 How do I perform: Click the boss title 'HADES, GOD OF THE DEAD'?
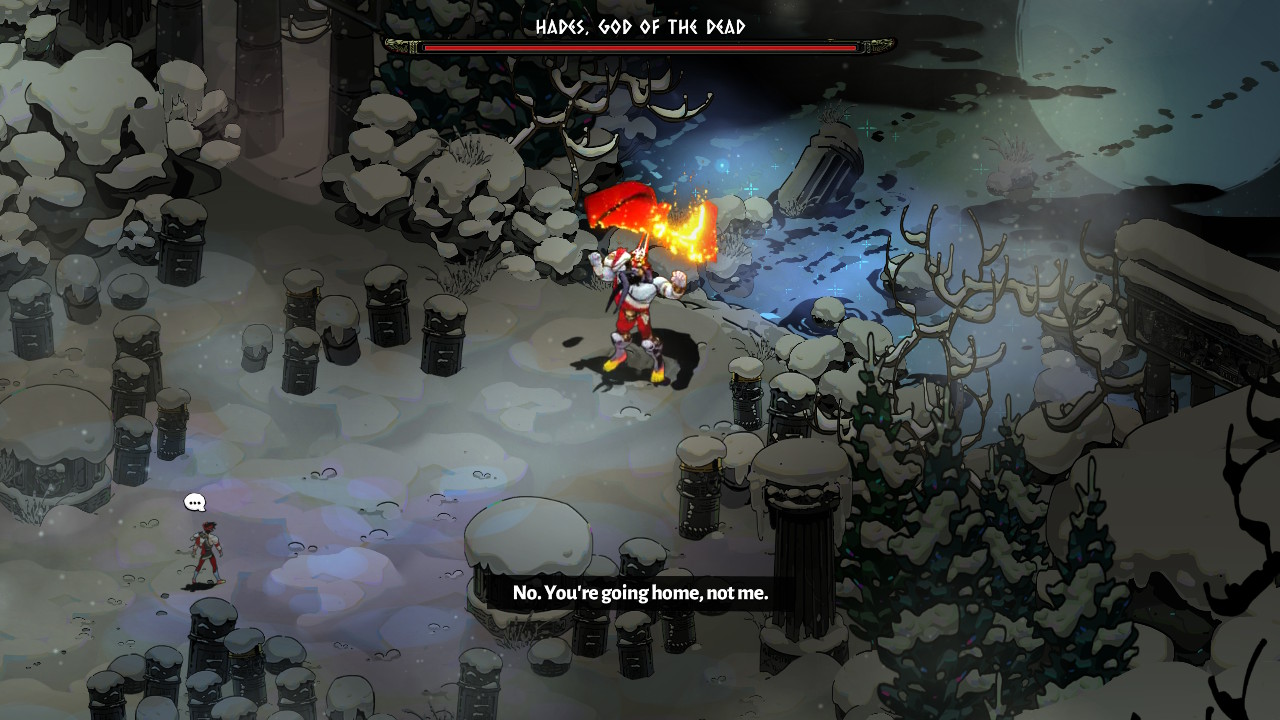pos(640,28)
